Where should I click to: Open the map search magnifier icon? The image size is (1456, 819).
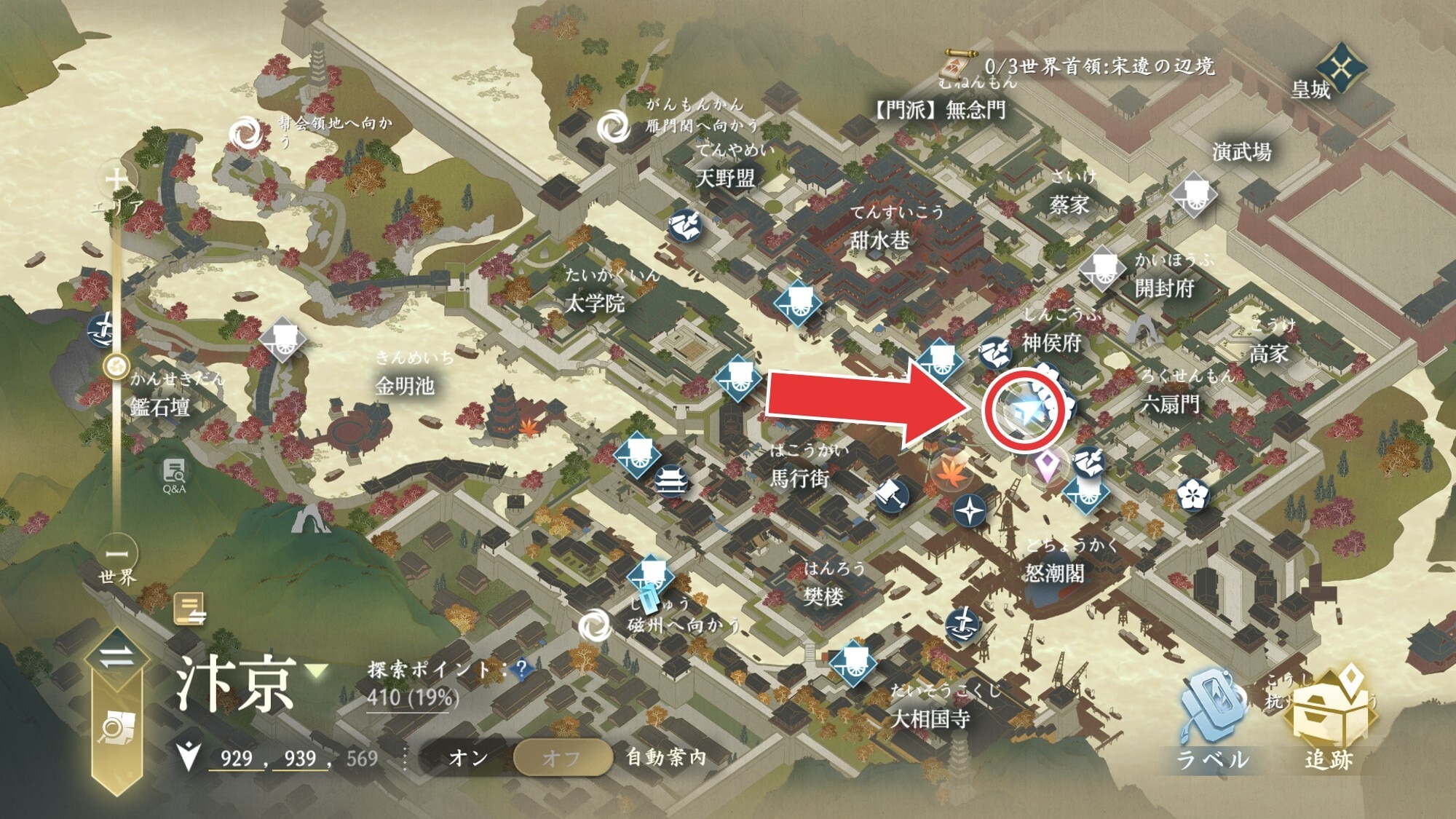pyautogui.click(x=116, y=728)
